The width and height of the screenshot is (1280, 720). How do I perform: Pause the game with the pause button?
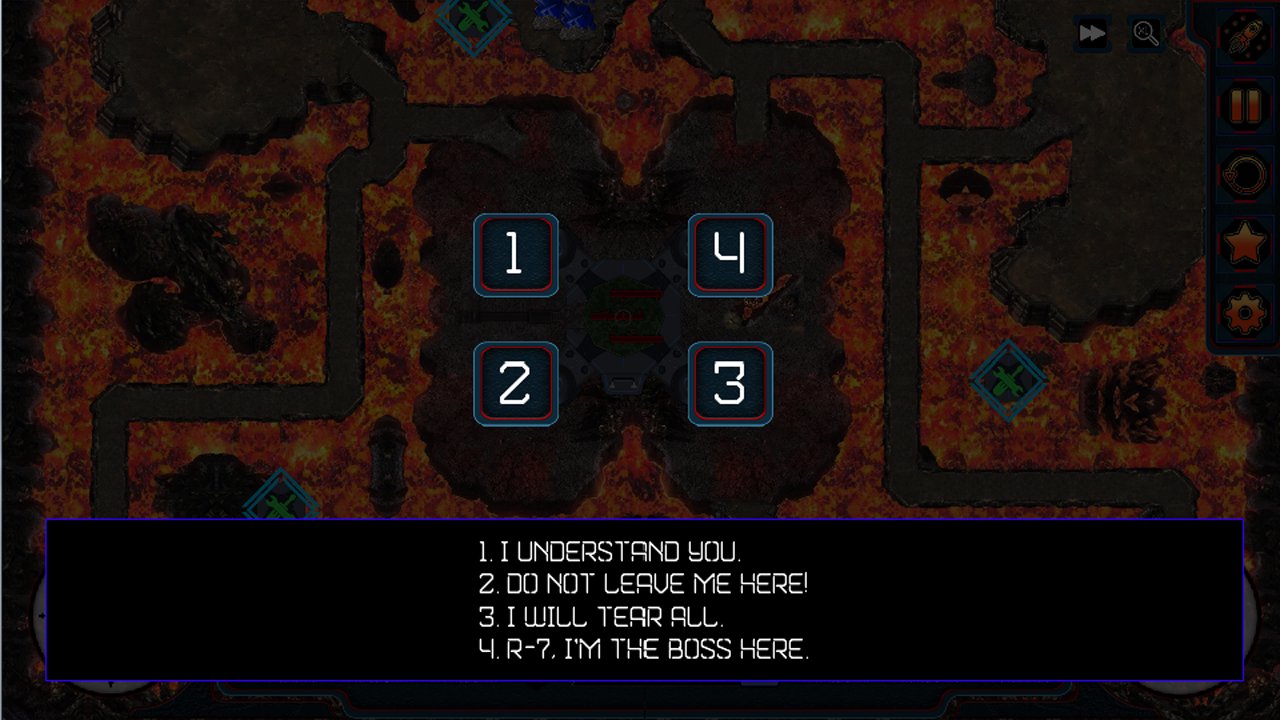1244,105
